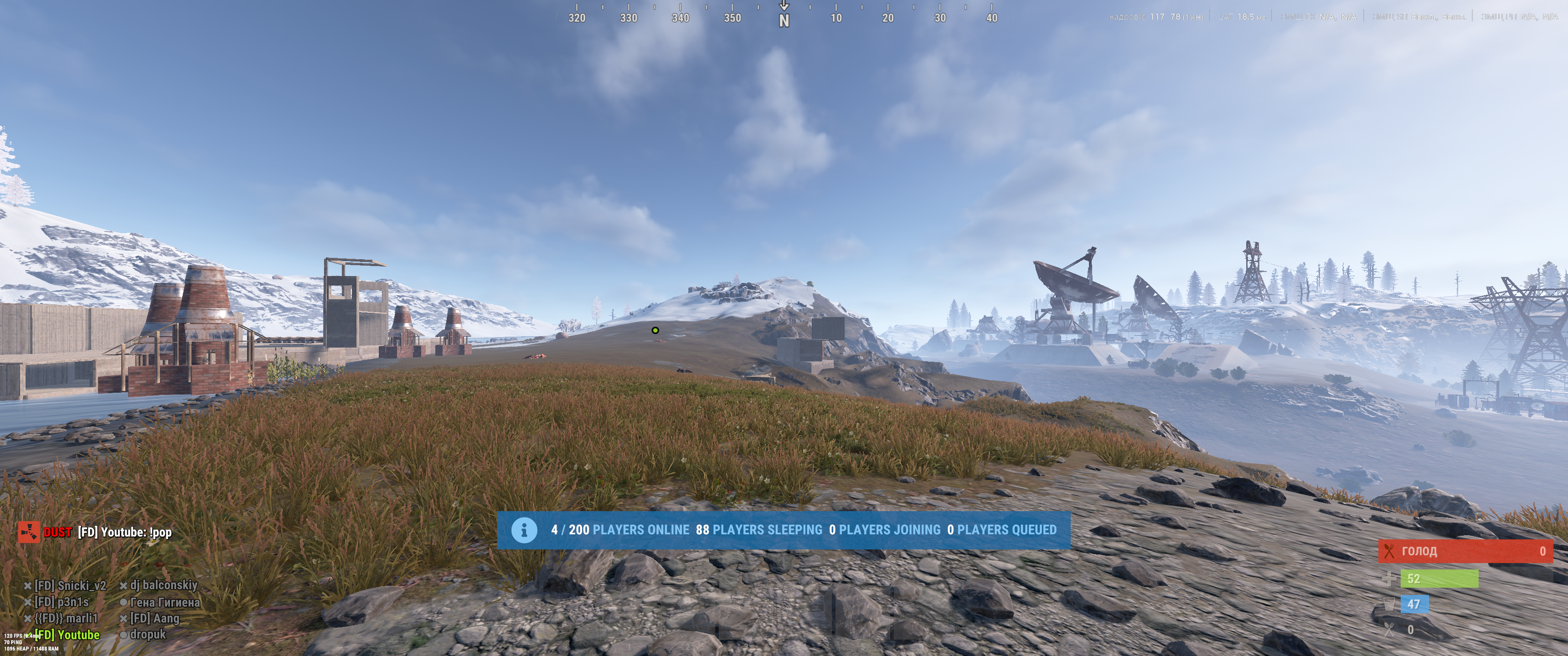This screenshot has height=656, width=1568.
Task: Select team member [FD] Snicki_v2
Action: 70,585
